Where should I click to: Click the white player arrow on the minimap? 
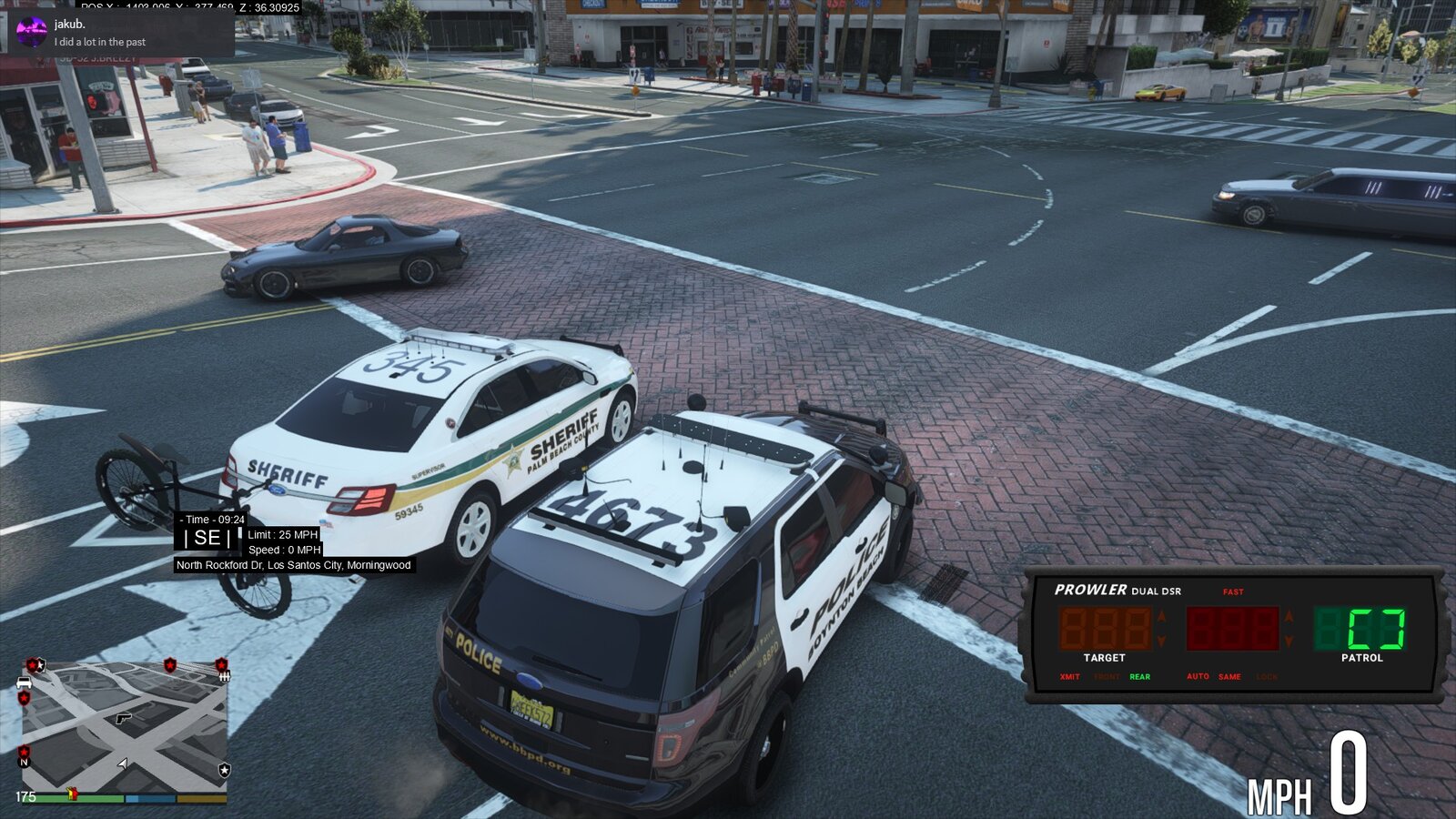click(124, 763)
